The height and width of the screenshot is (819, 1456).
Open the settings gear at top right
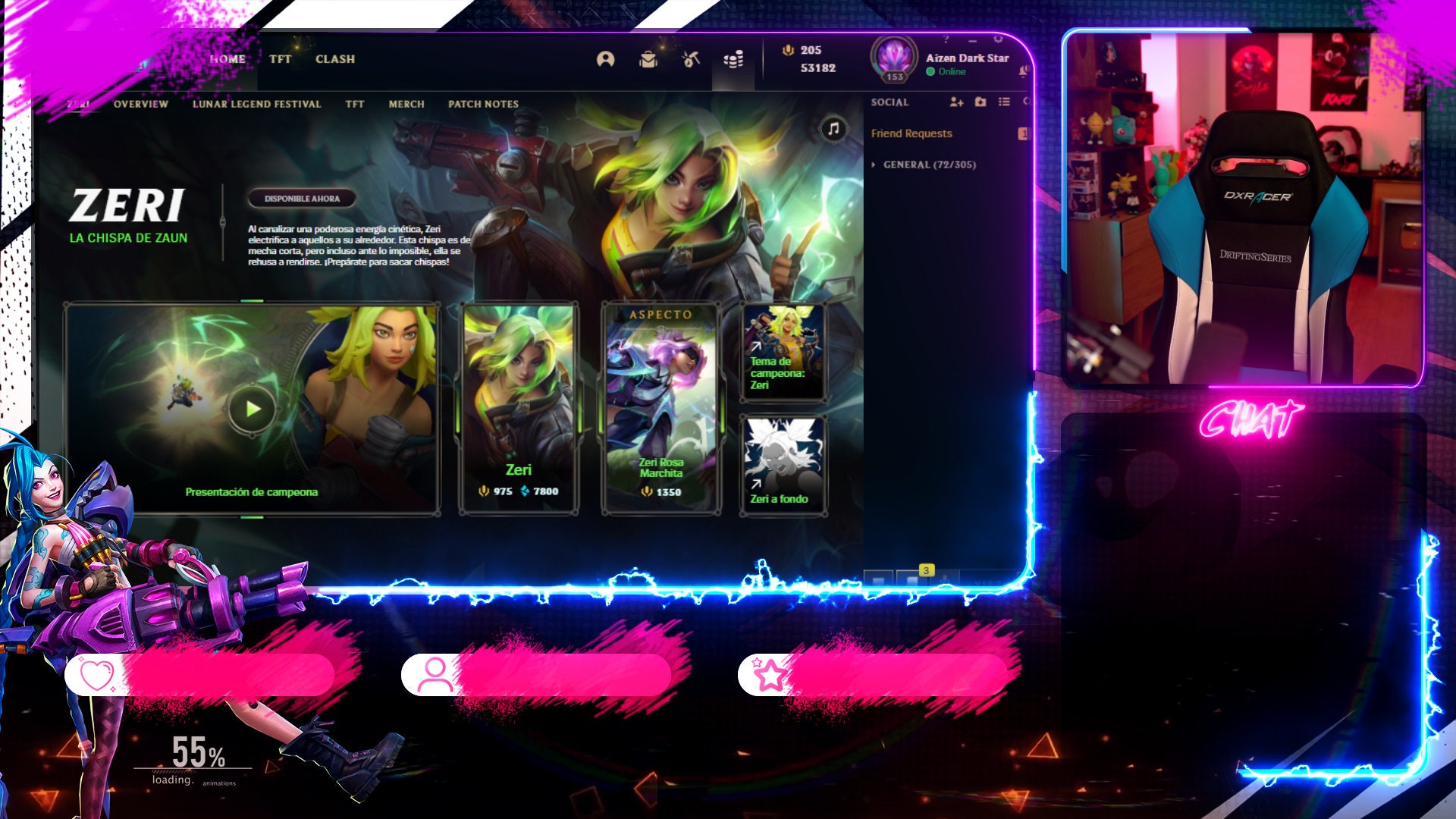[x=999, y=40]
